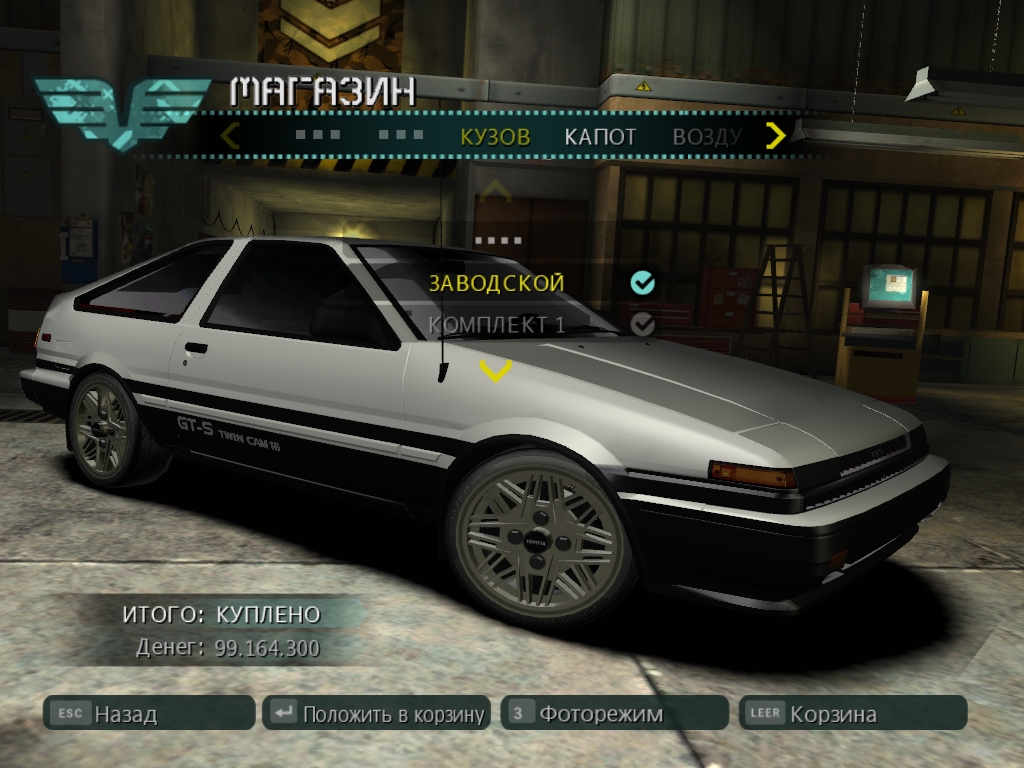Enter Фоторежим photo mode
This screenshot has height=768, width=1024.
point(614,714)
